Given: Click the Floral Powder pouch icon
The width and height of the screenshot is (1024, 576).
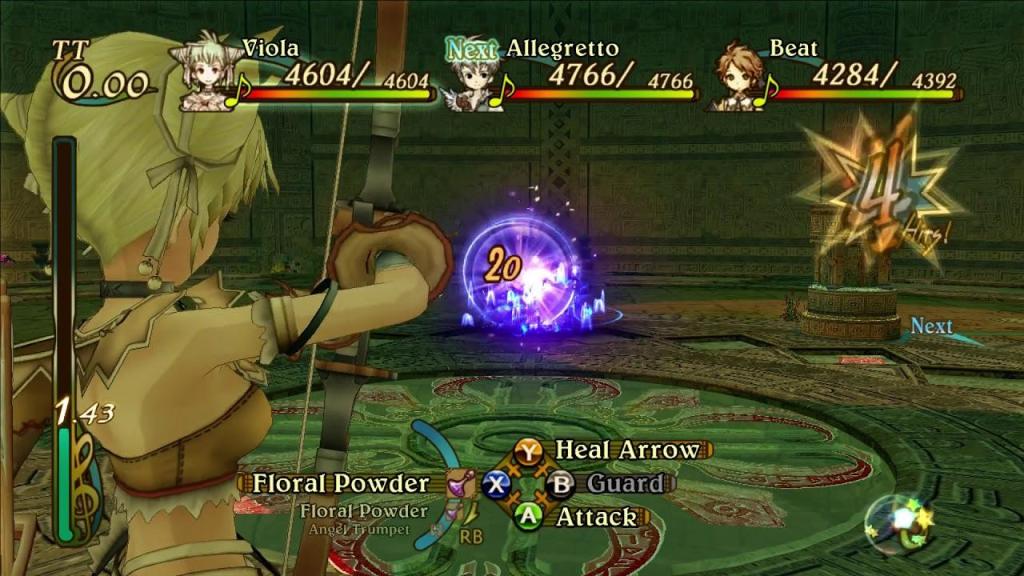Looking at the screenshot, I should (x=460, y=485).
